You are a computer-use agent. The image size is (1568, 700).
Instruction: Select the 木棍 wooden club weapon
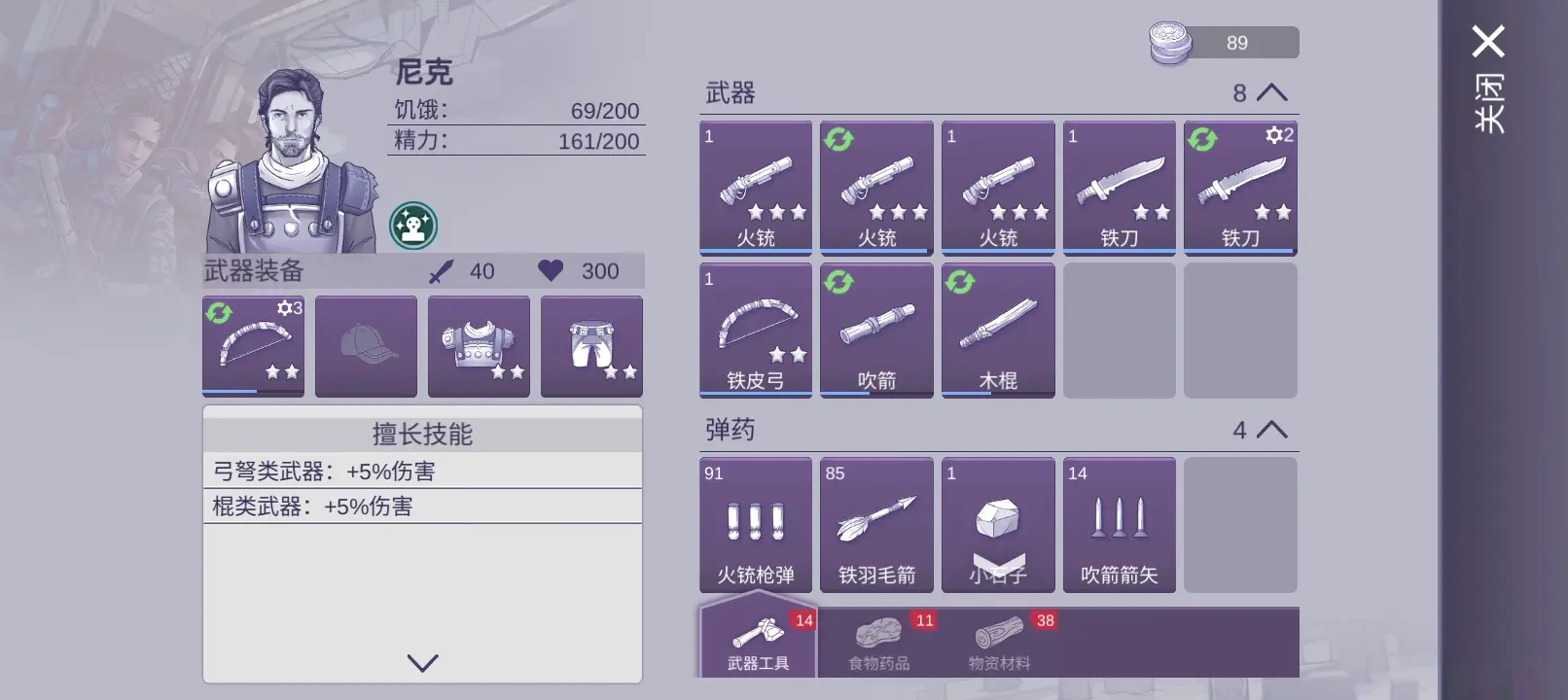998,331
